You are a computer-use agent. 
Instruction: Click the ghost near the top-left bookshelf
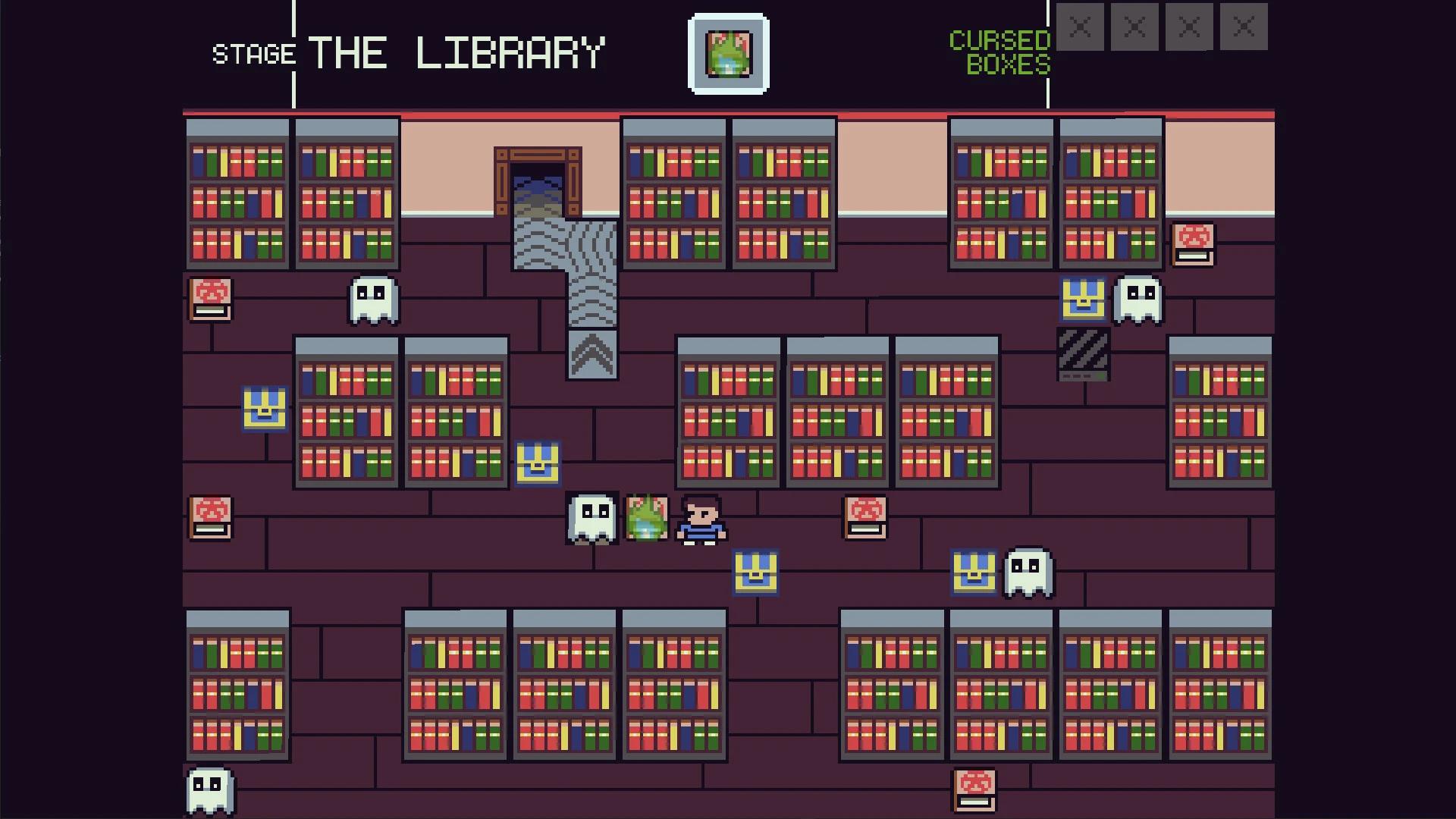tap(373, 301)
